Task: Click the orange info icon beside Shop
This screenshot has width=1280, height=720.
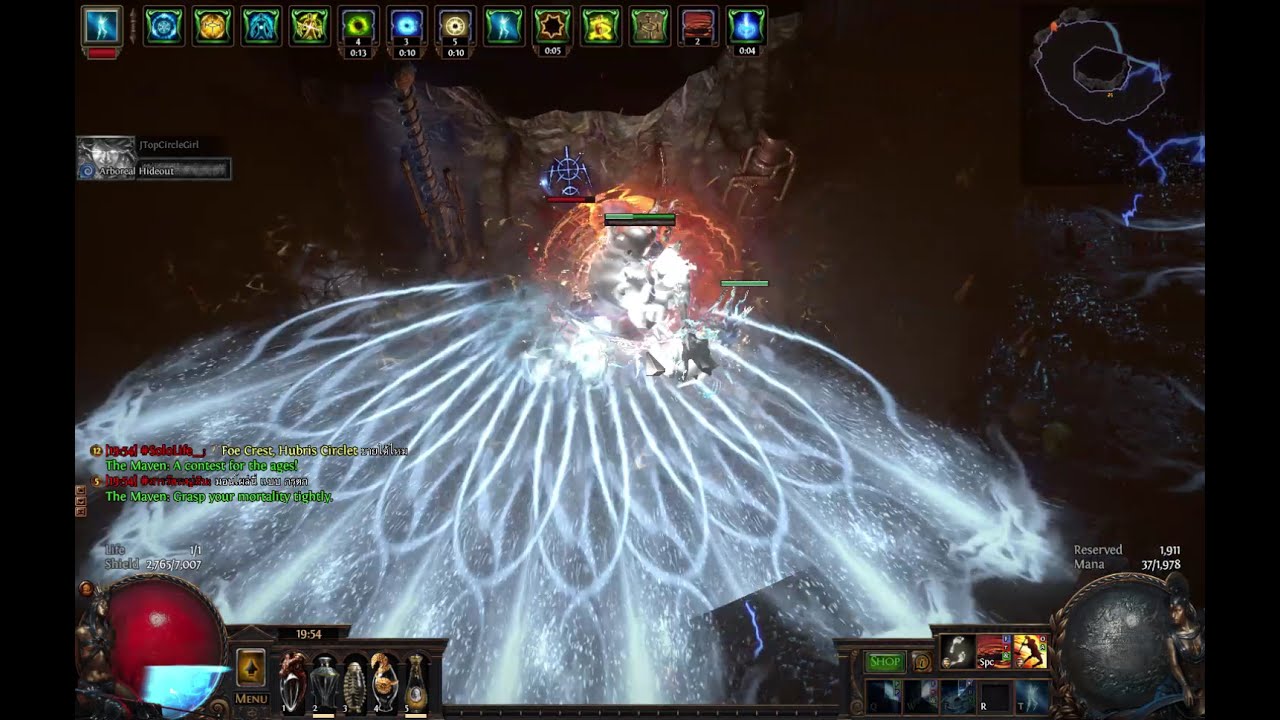Action: [922, 661]
